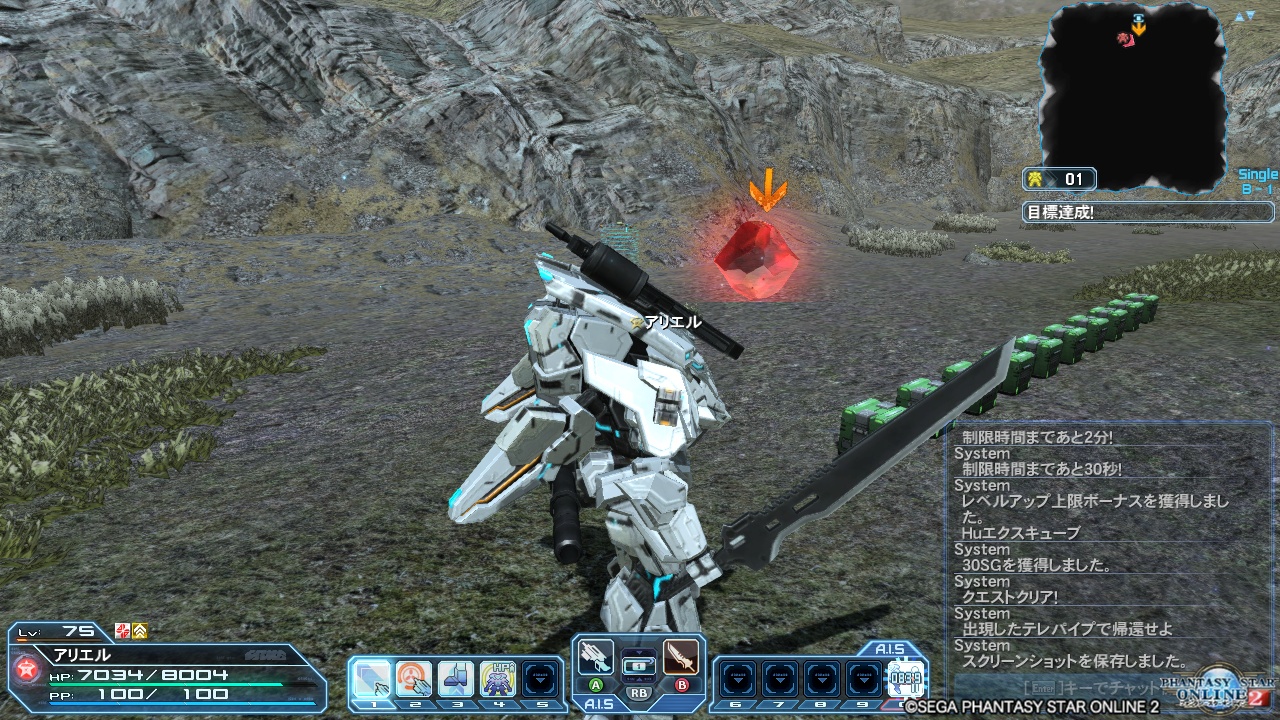Trigger the HP restore mech skill icon
The height and width of the screenshot is (720, 1280).
pyautogui.click(x=497, y=680)
